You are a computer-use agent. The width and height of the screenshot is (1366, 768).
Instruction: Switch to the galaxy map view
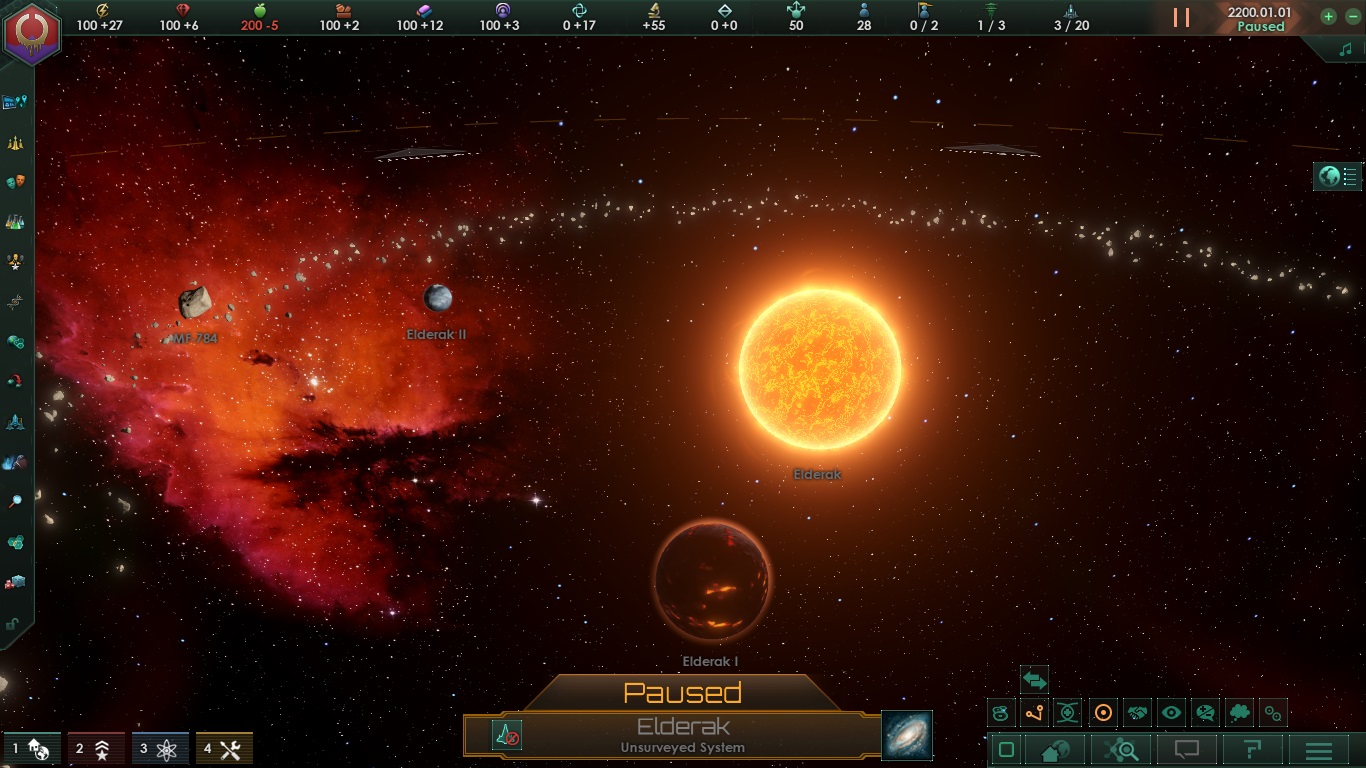[x=907, y=735]
